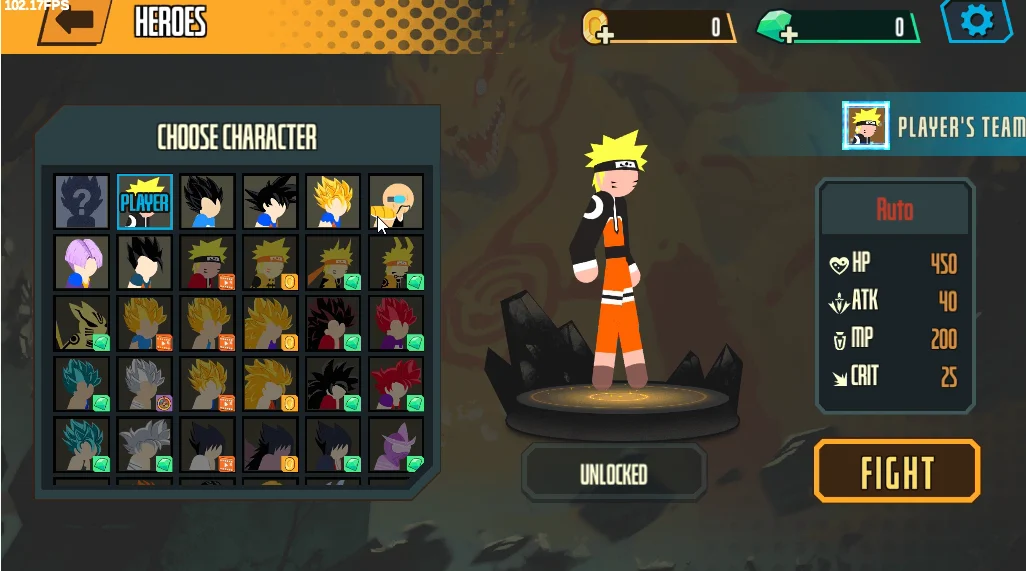Pick the bald hero wearing a scouter
Viewport: 1026px width, 571px height.
click(396, 202)
